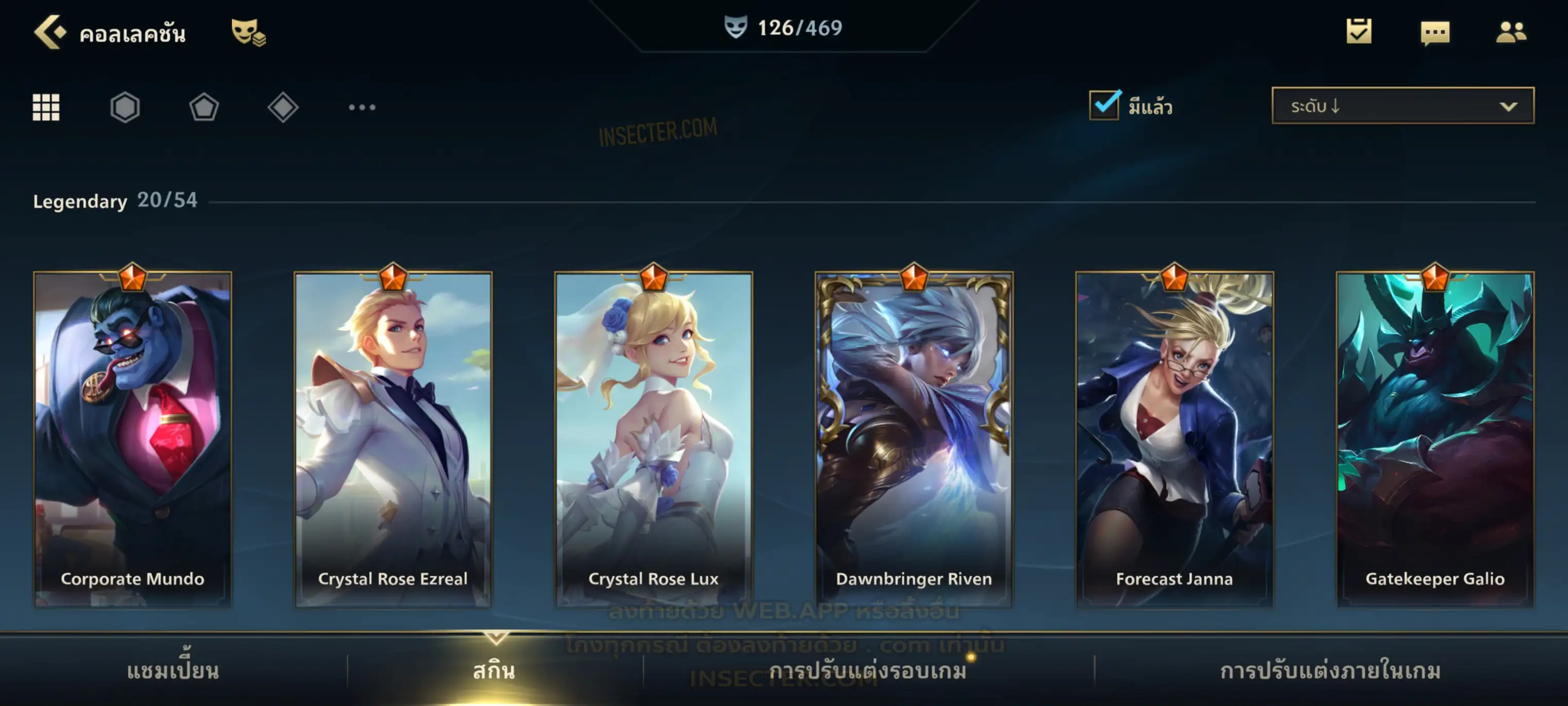Filter skins by pentagon rarity icon
Screen dimensions: 1568x706
204,108
